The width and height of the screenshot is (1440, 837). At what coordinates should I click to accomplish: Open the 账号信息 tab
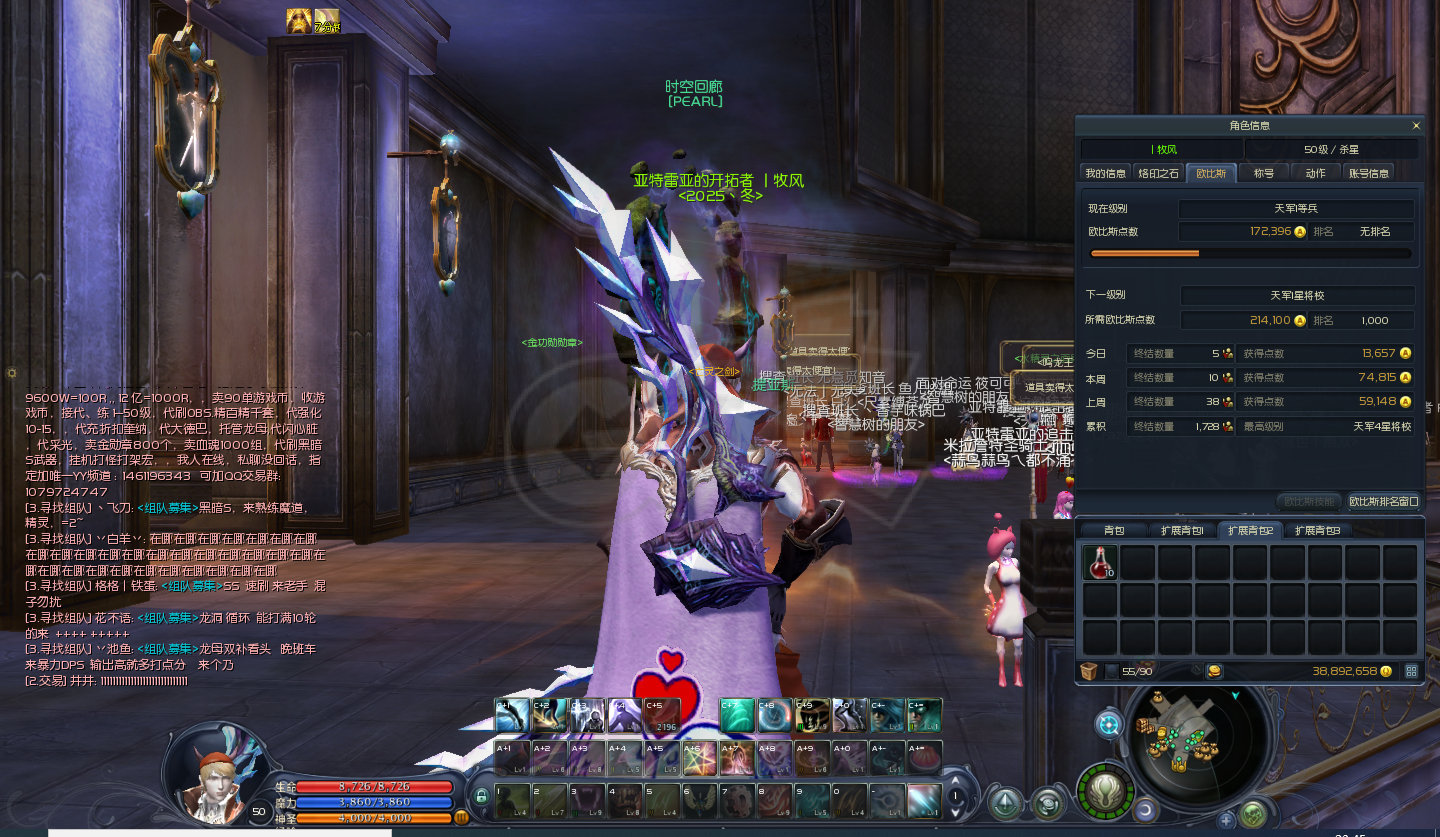coord(1368,173)
